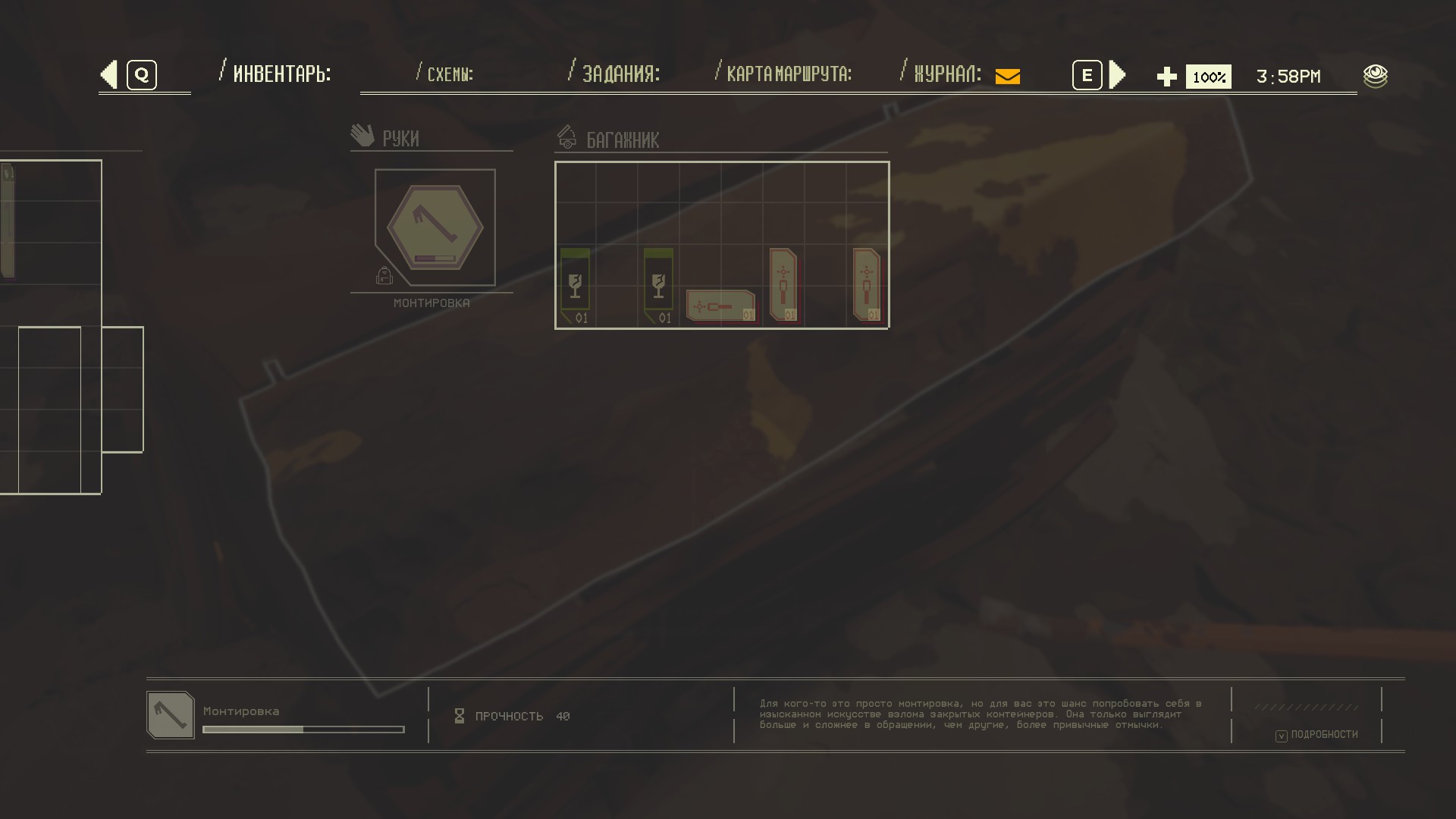Toggle the eye icon in the top bar
The height and width of the screenshot is (819, 1456).
click(x=1375, y=76)
